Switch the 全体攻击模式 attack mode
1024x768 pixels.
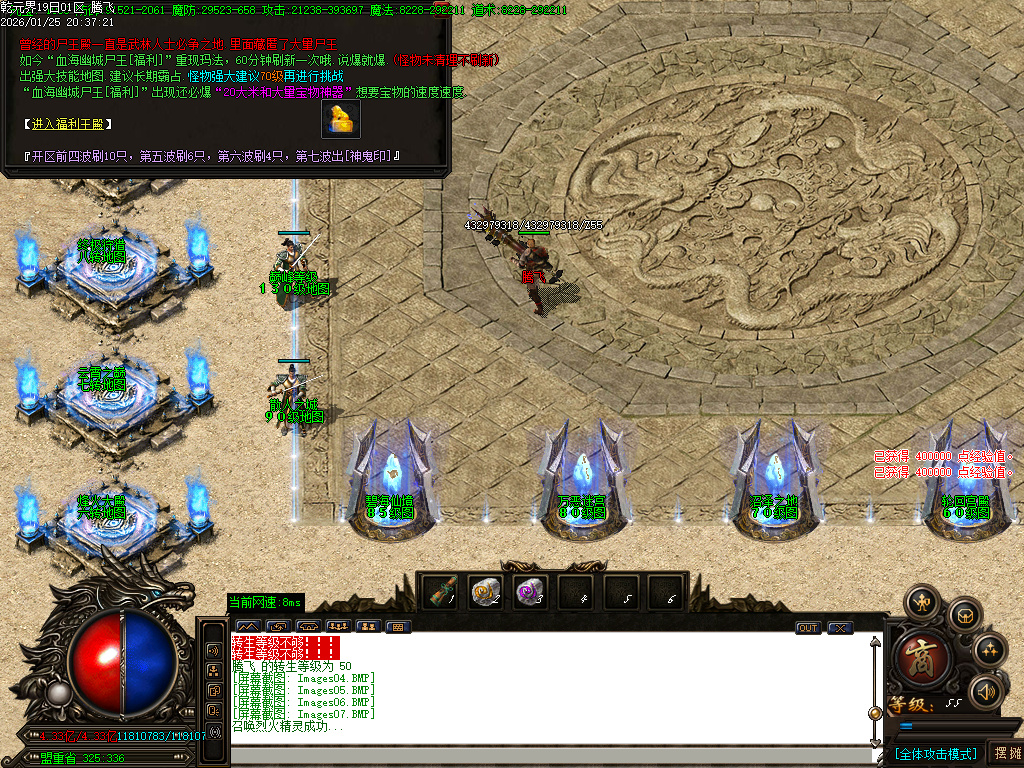936,753
